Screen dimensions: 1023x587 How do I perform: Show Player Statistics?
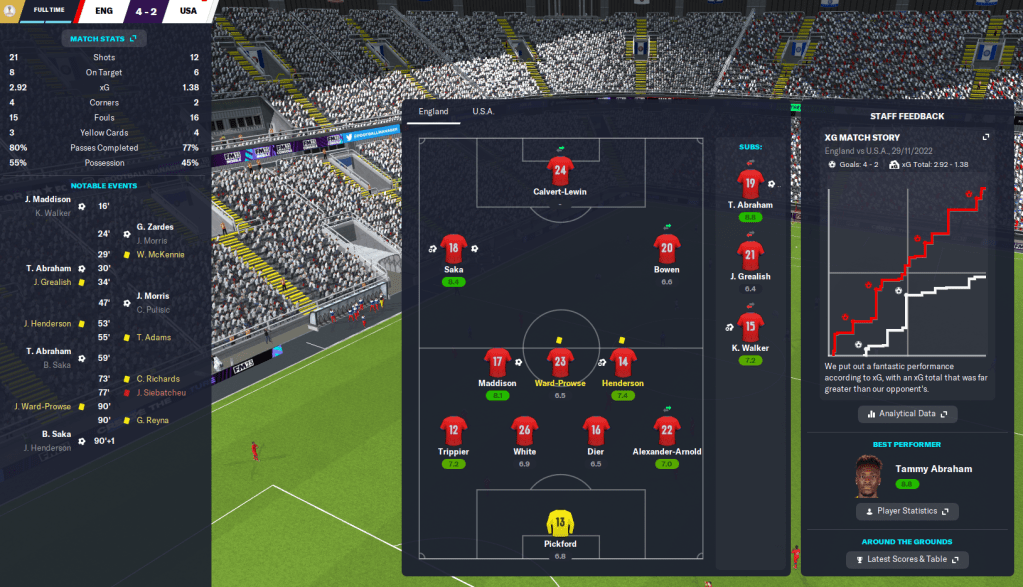click(907, 511)
